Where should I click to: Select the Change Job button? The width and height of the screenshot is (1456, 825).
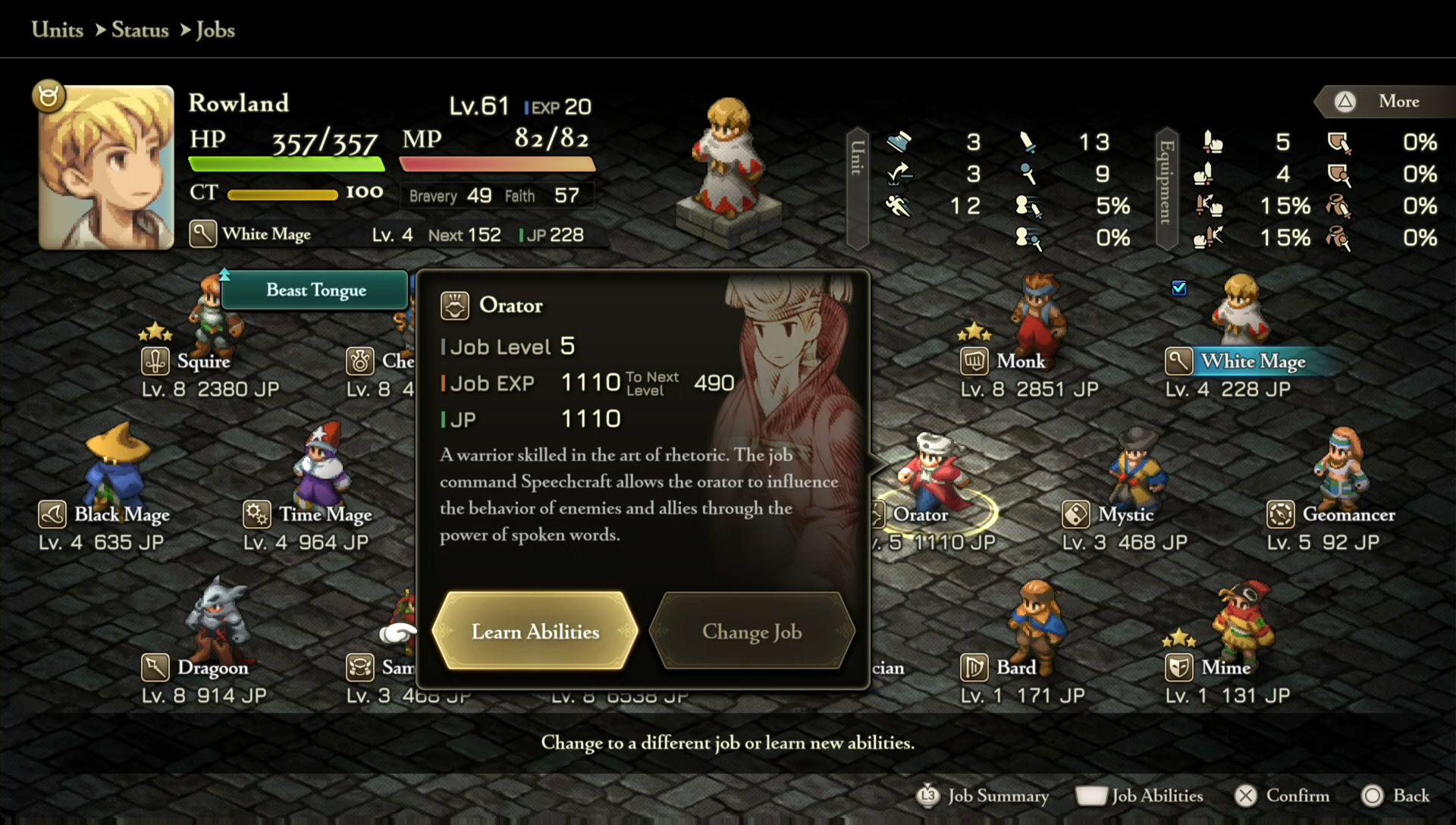coord(752,631)
